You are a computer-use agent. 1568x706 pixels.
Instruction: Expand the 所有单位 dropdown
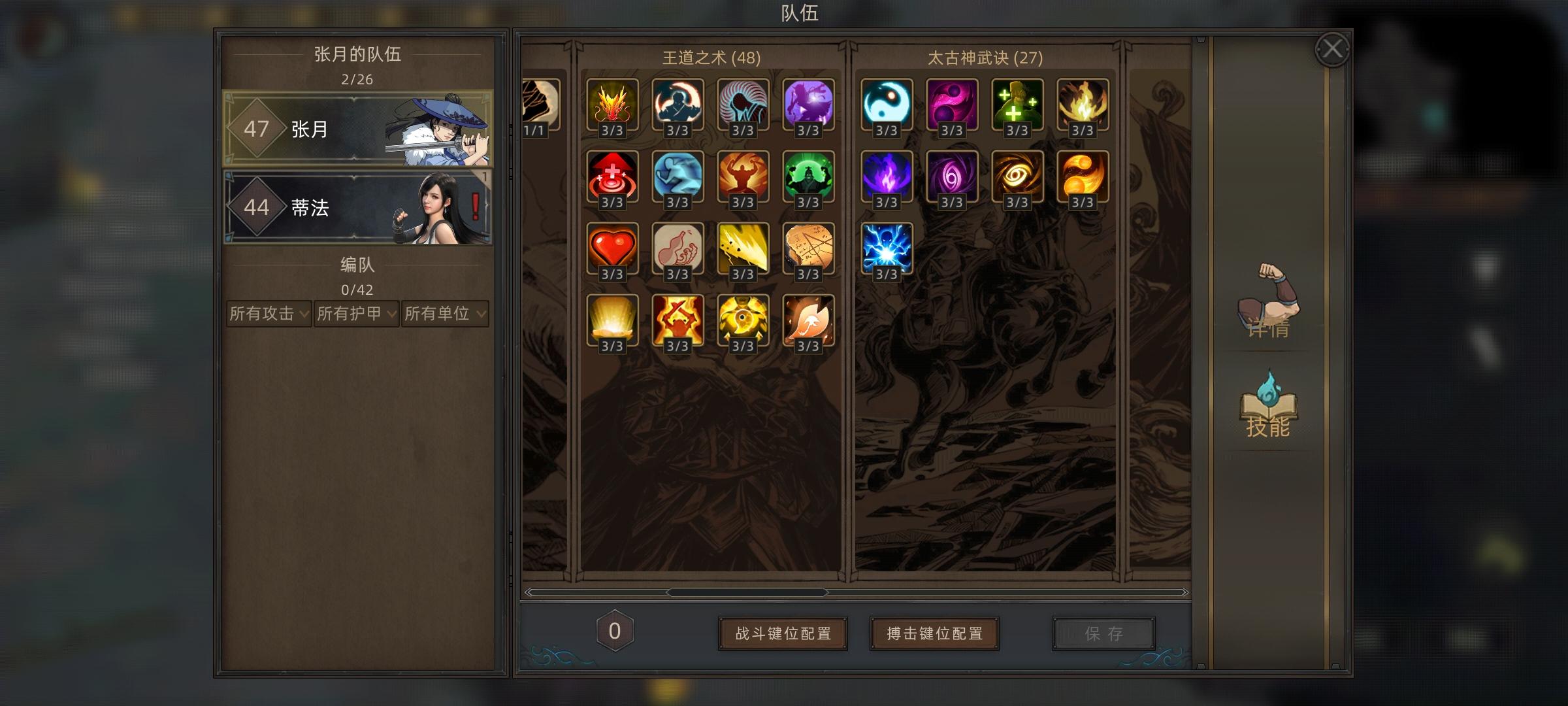pos(443,314)
